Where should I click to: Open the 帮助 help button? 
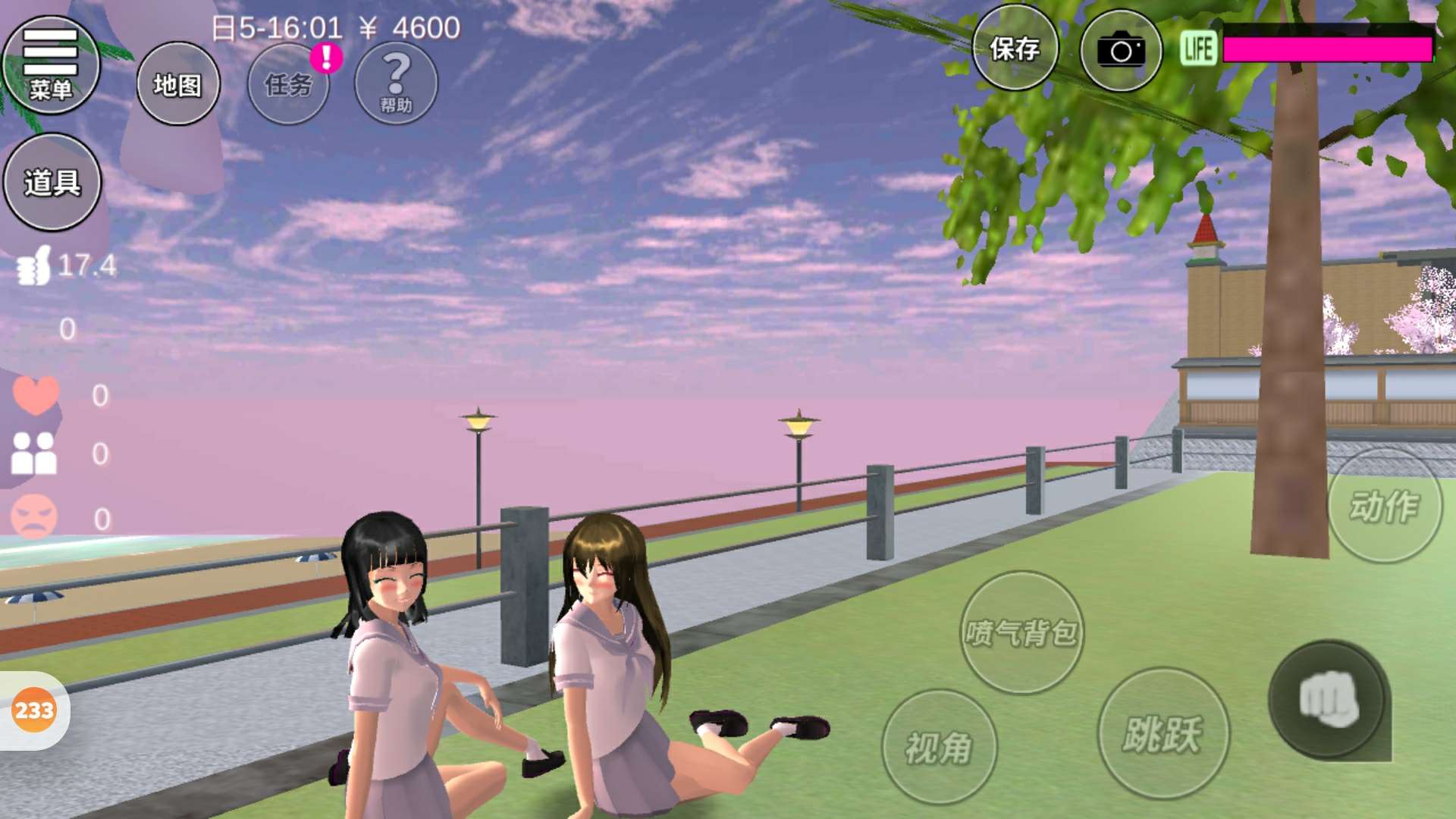(396, 83)
